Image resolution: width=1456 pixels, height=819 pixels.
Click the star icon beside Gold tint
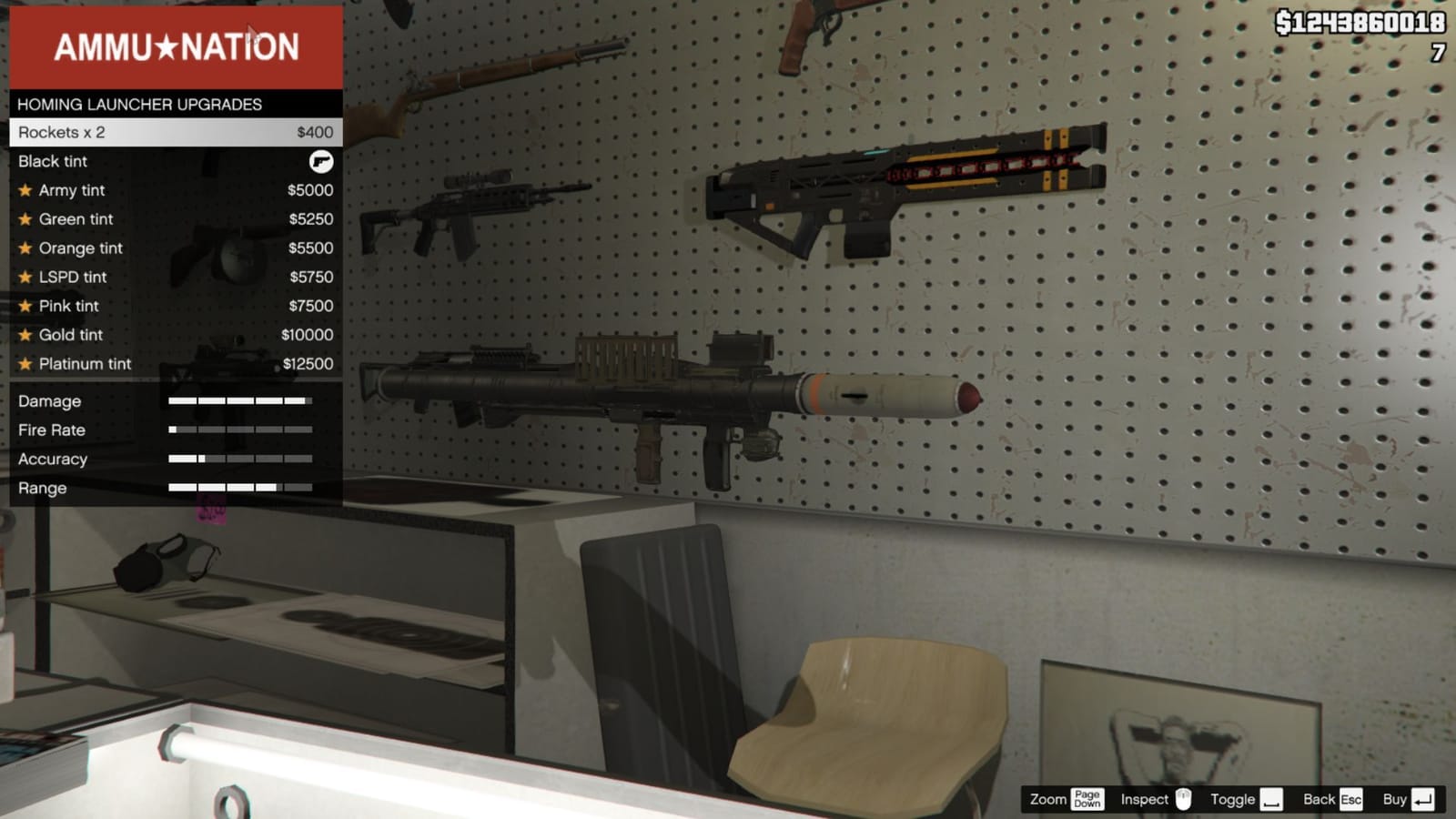coord(25,335)
